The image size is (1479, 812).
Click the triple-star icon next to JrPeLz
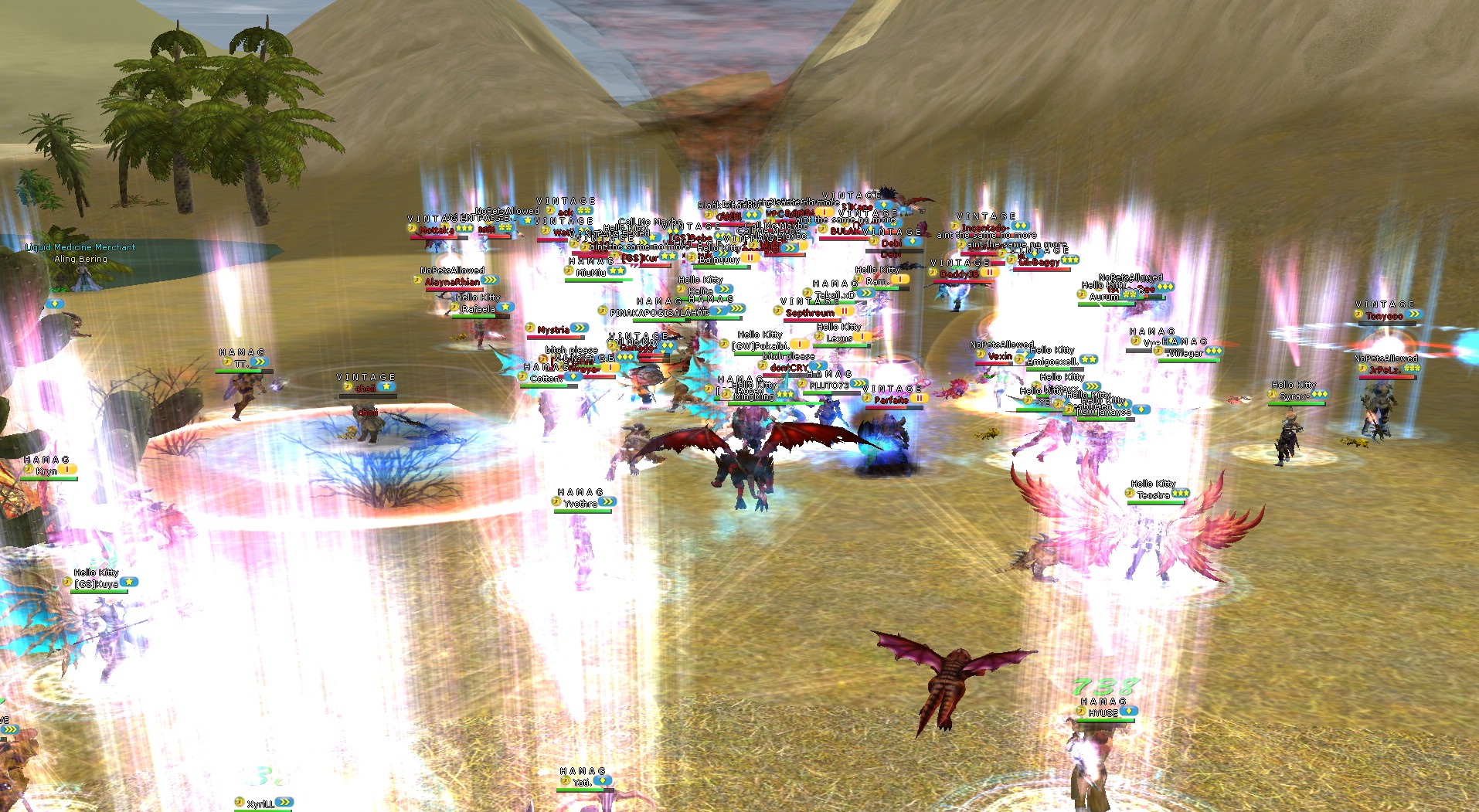click(1412, 368)
